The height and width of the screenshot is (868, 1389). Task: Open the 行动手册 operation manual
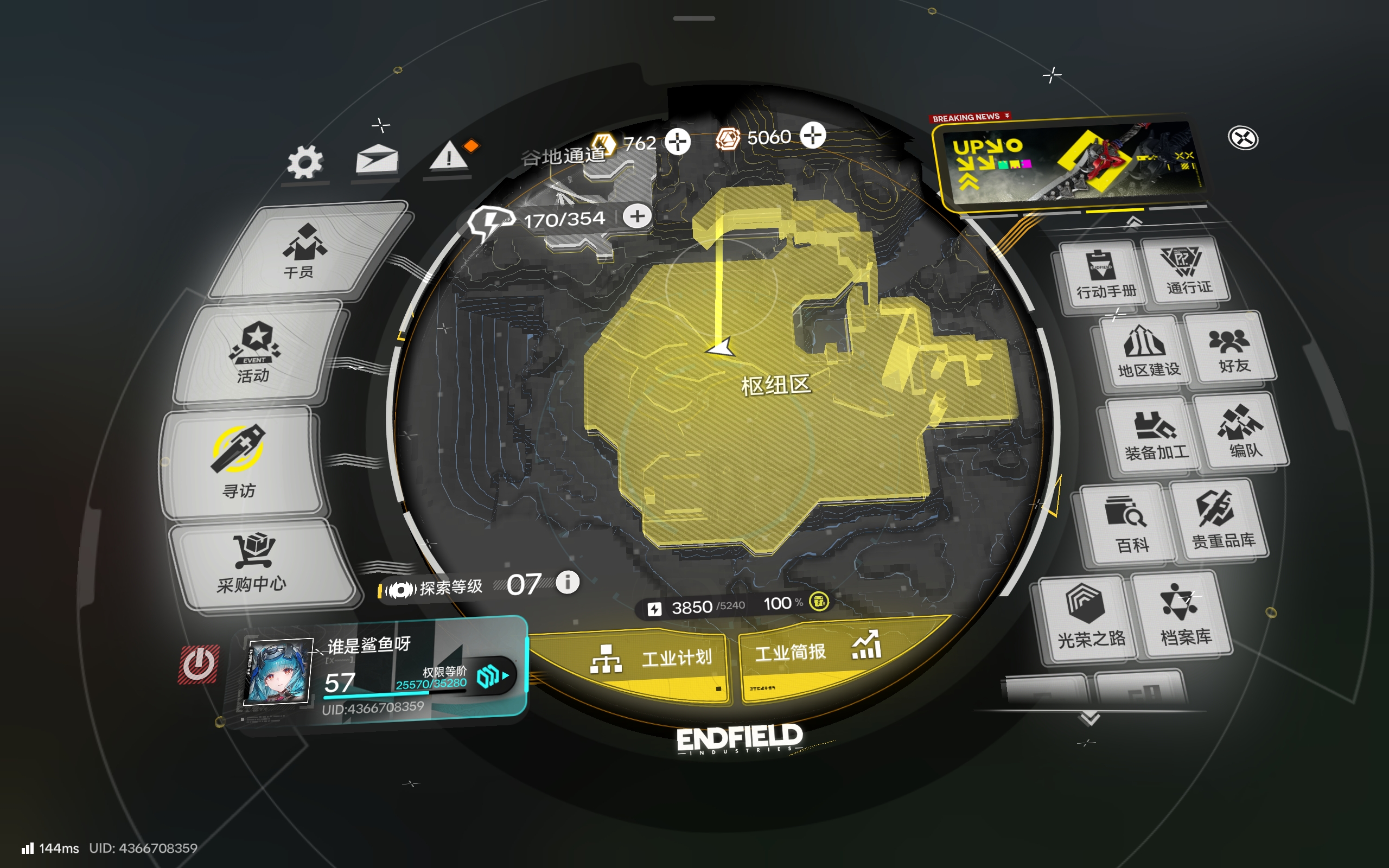[1103, 275]
